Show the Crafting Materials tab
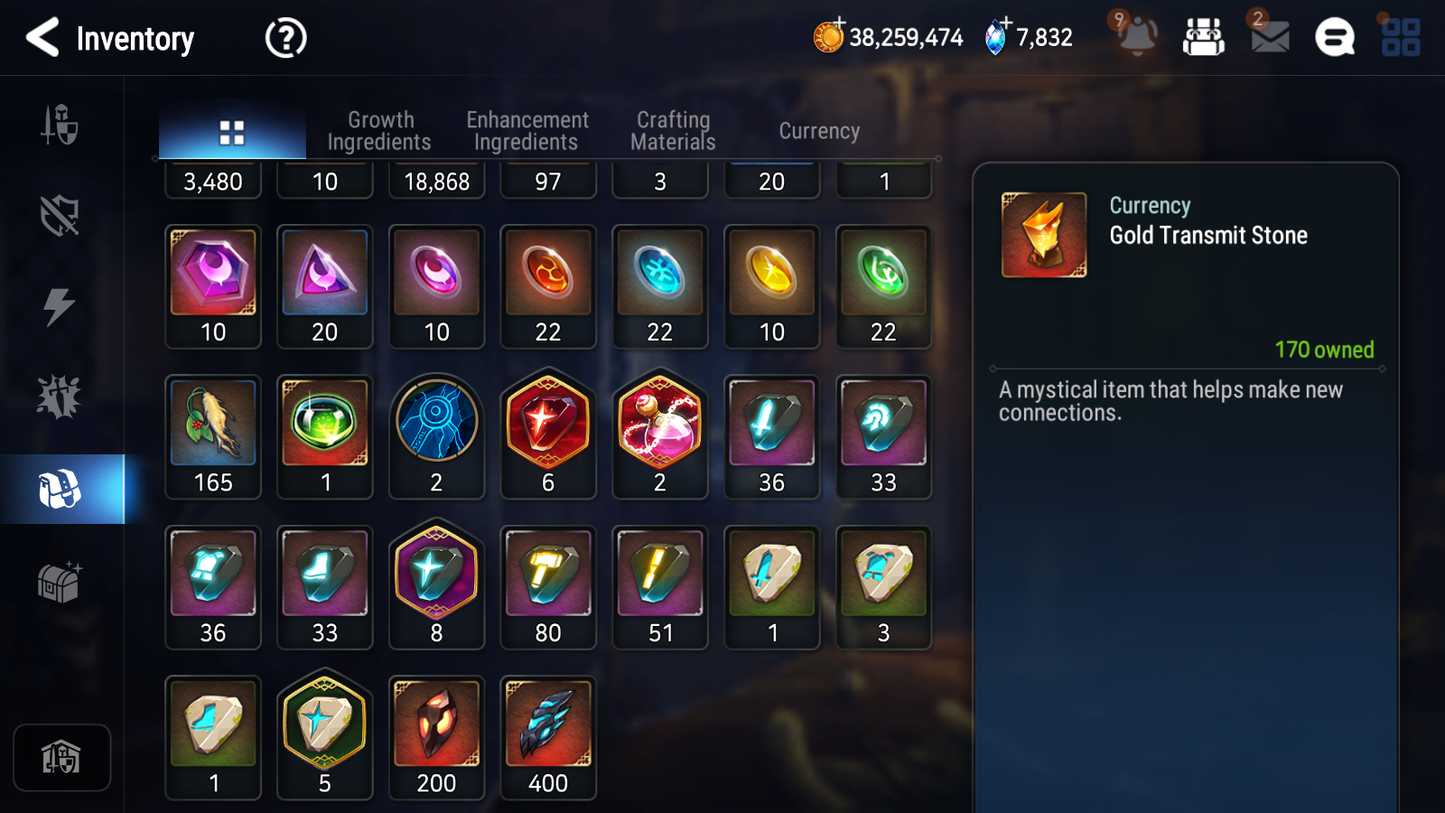Viewport: 1445px width, 813px height. [x=673, y=131]
